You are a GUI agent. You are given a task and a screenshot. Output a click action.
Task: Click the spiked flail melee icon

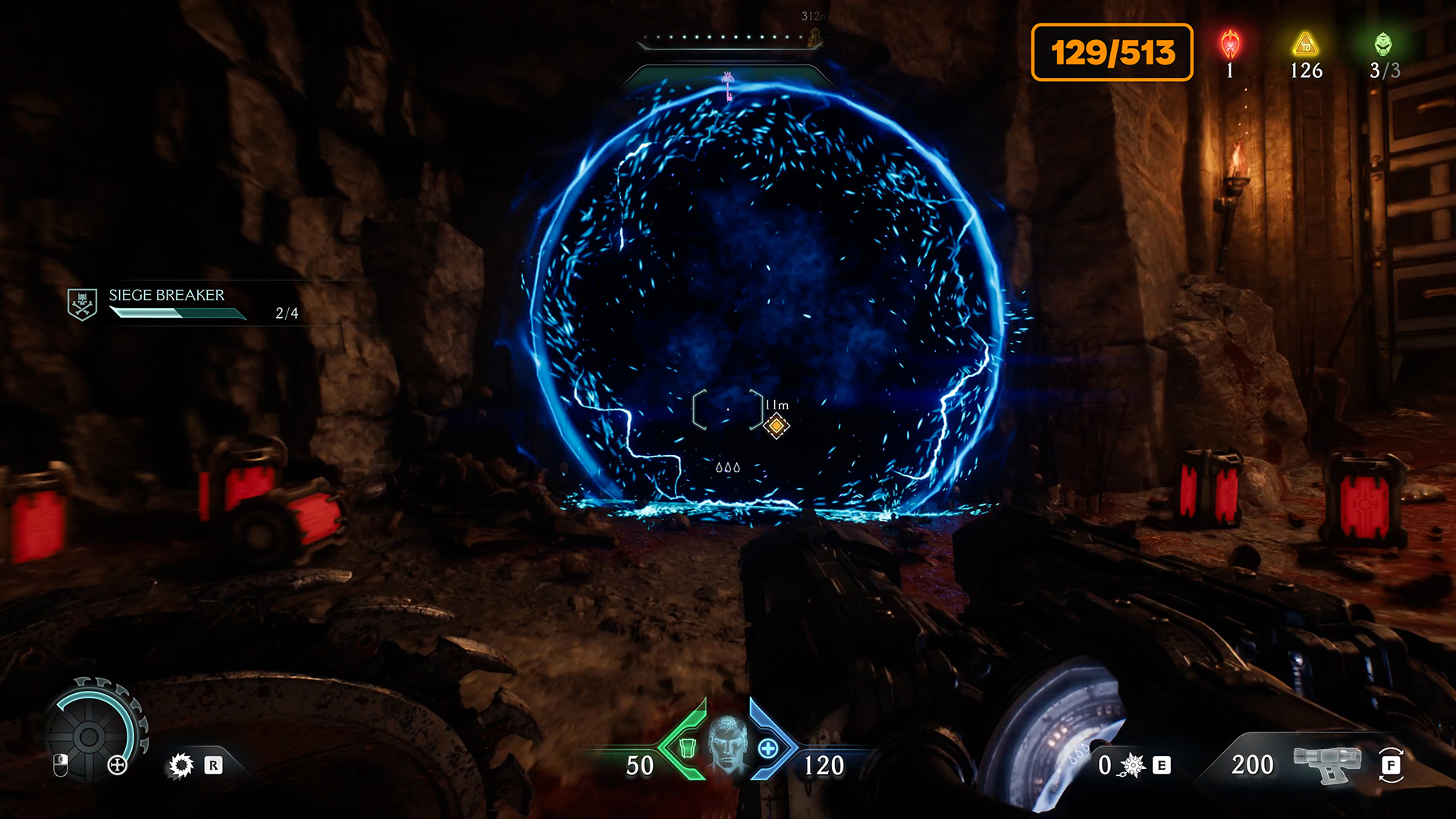(x=1132, y=765)
